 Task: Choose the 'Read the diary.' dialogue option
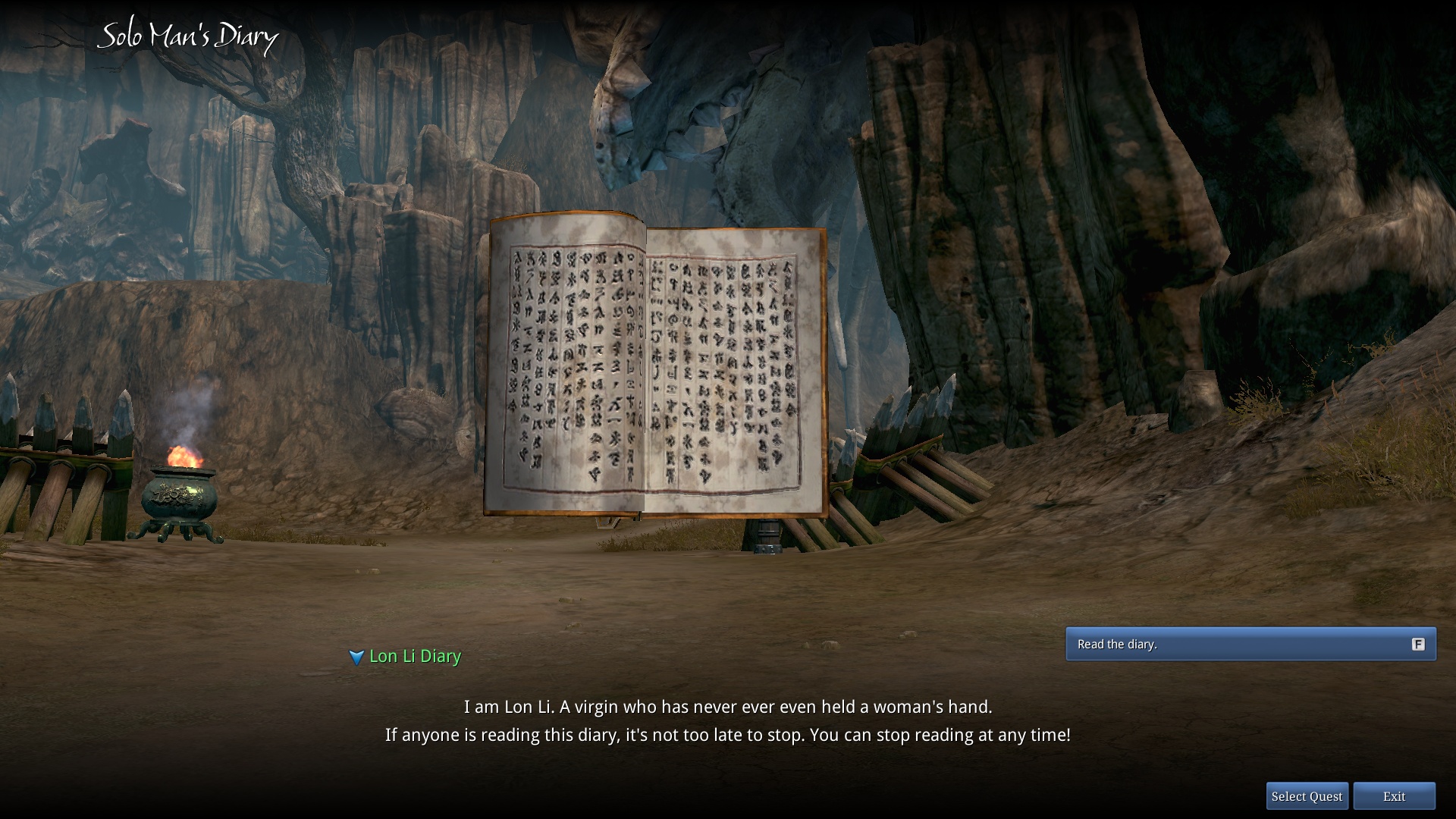pos(1250,644)
